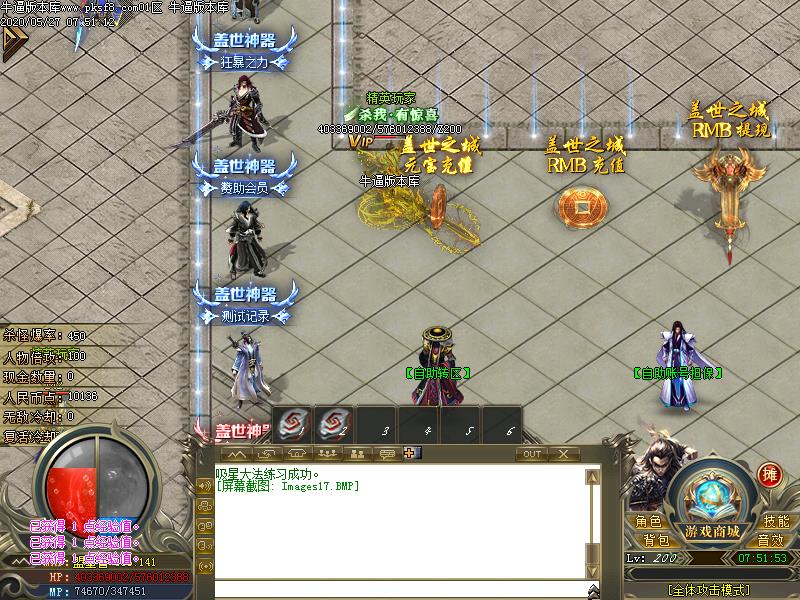The height and width of the screenshot is (600, 800).
Task: Click the OUT button above chat
Action: point(532,454)
